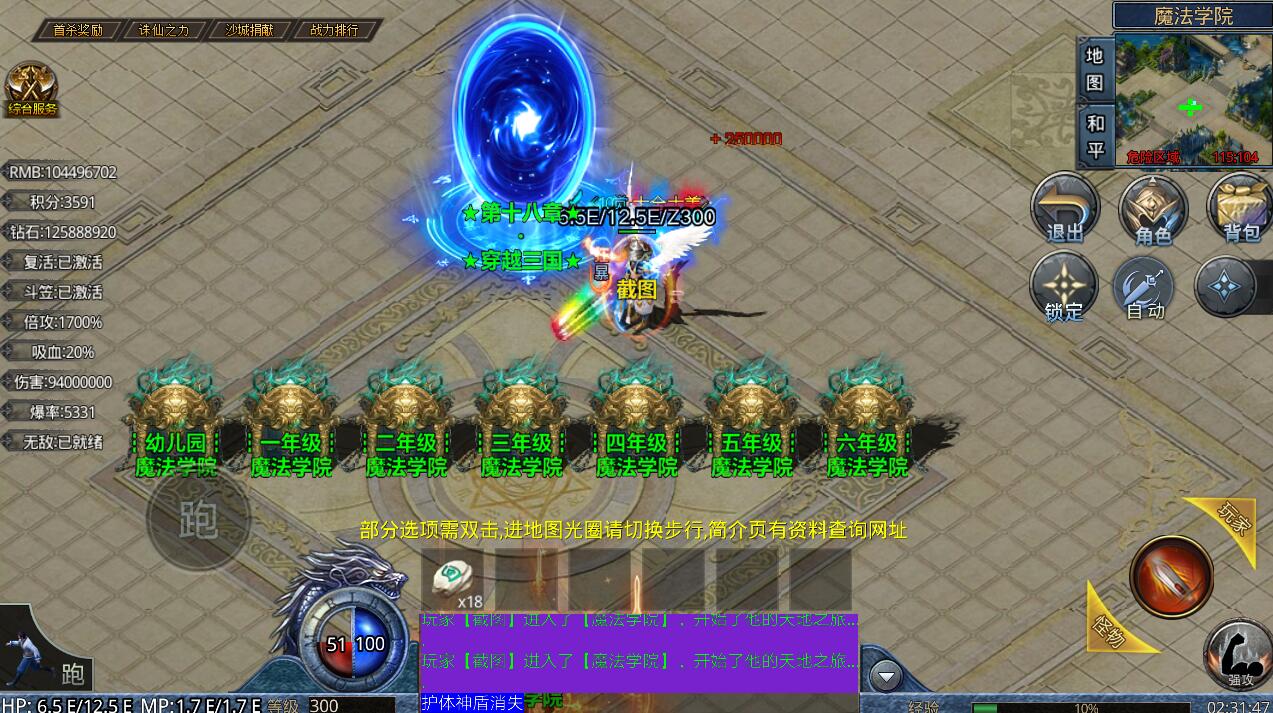Tap the 强攻 forced attack button
Screen dimensions: 1273x713
pyautogui.click(x=1239, y=655)
